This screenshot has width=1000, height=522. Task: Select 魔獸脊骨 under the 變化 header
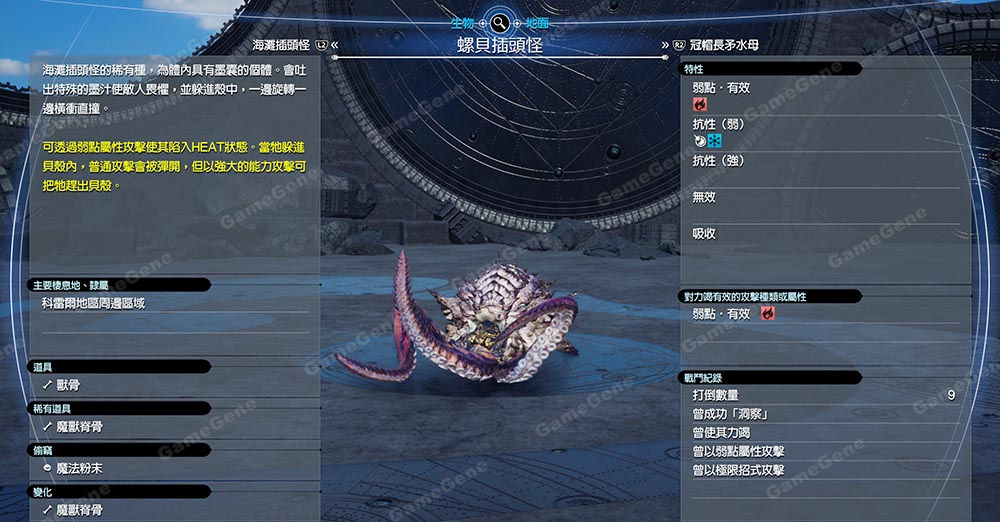coord(79,510)
